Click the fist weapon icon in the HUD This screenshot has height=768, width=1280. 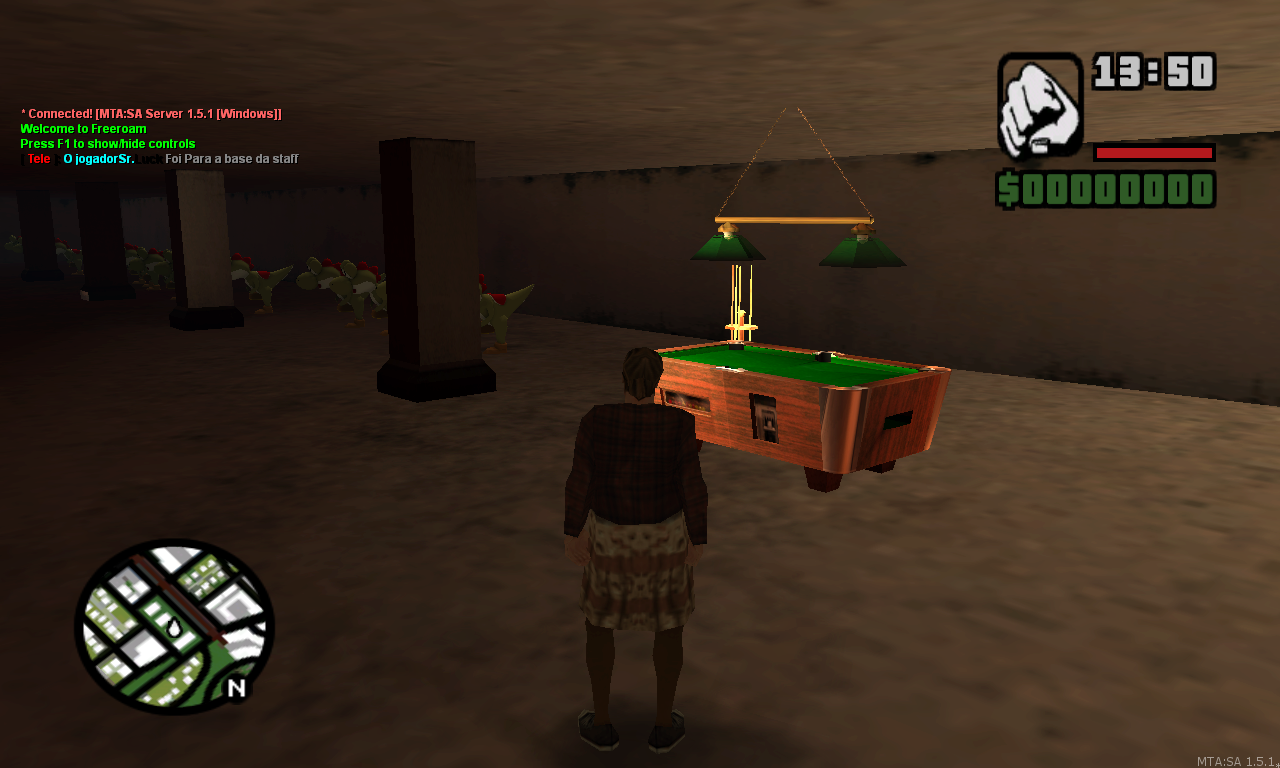(1038, 100)
